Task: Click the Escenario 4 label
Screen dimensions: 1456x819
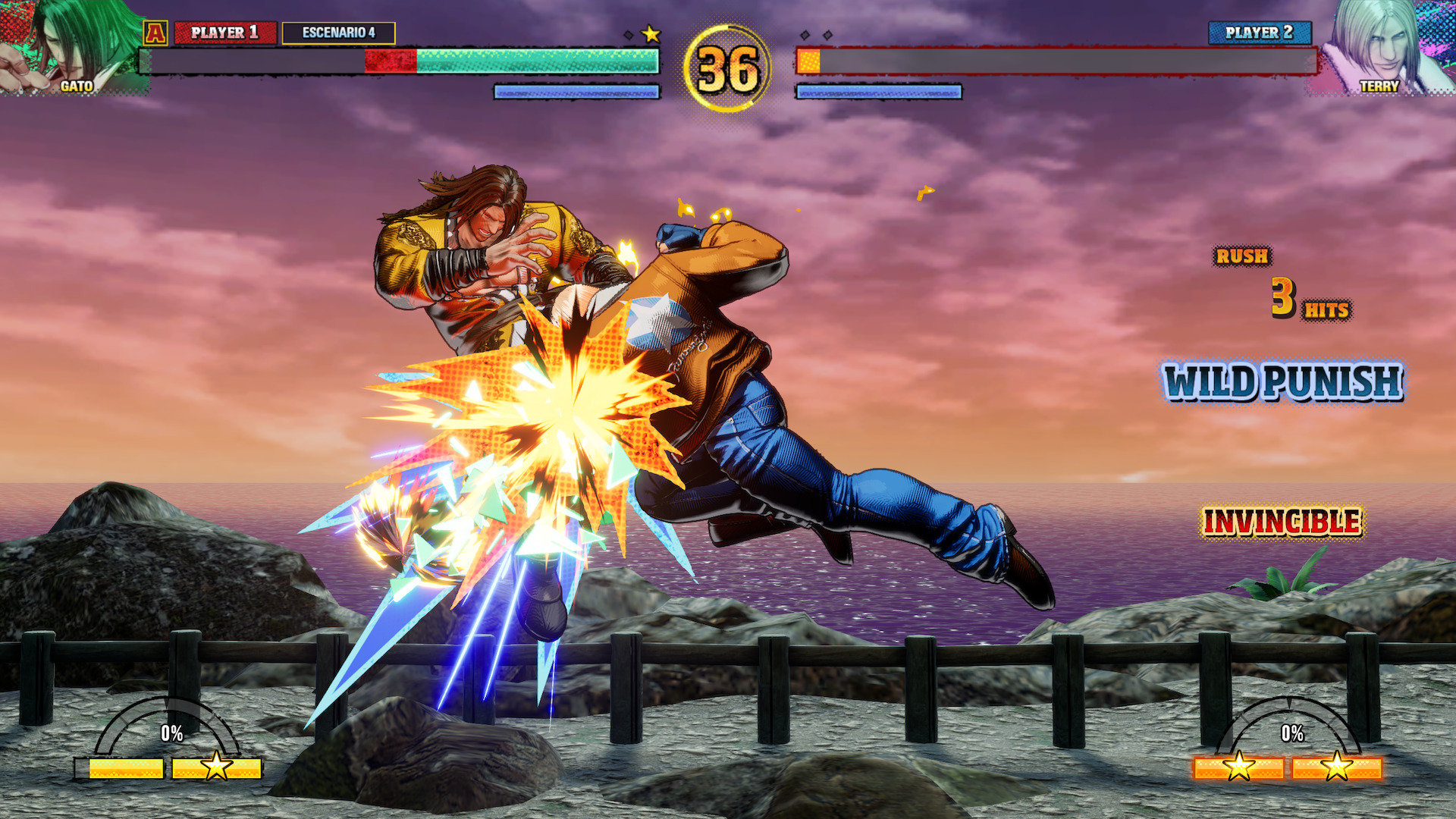Action: click(338, 33)
